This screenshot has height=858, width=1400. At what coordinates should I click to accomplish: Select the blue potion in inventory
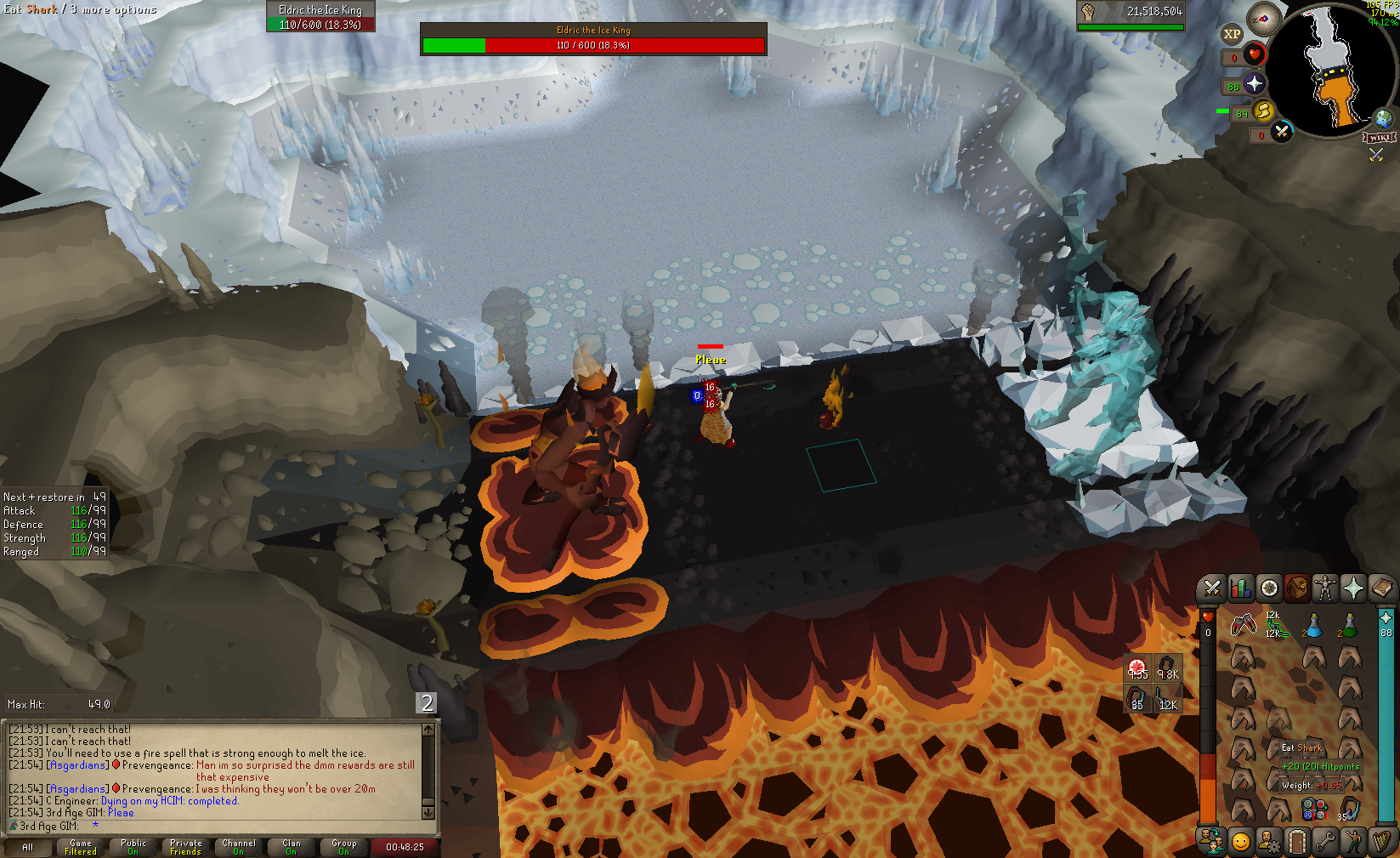[x=1313, y=626]
